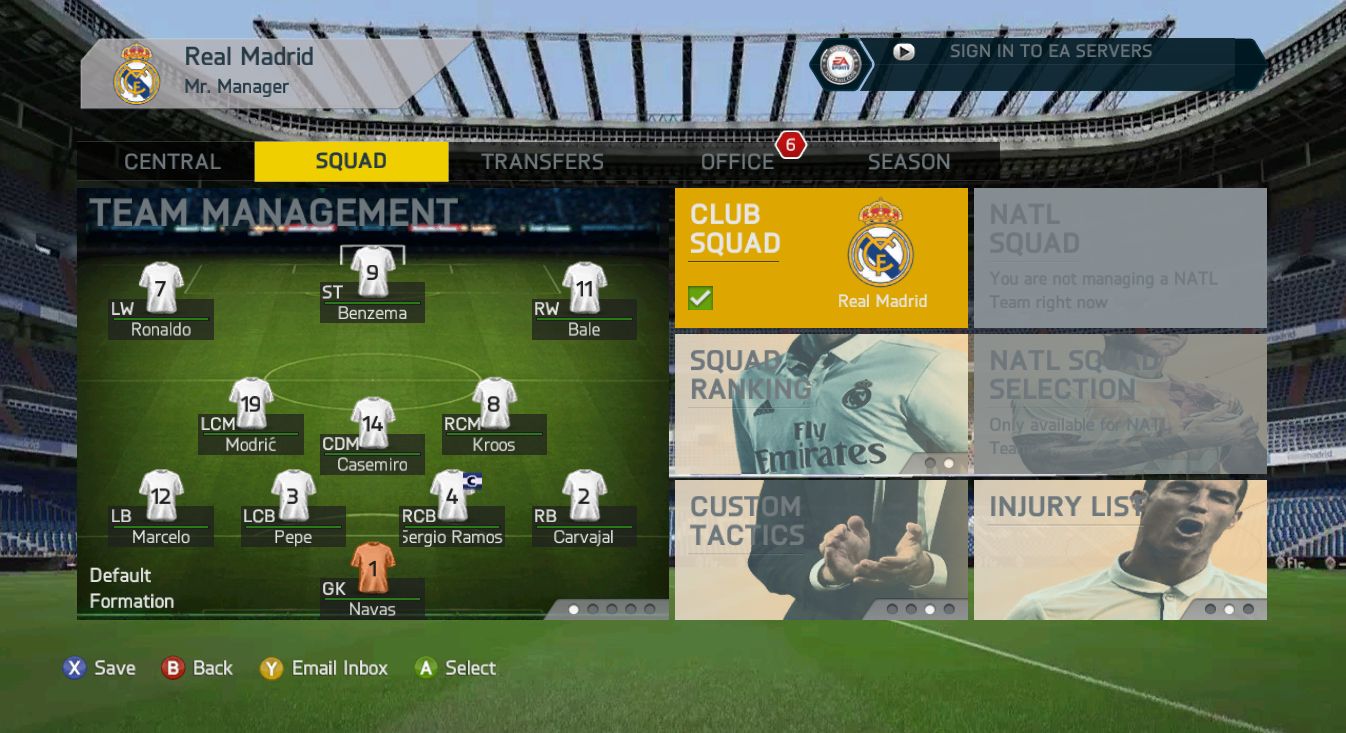Viewport: 1346px width, 733px height.
Task: Select goalkeeper Navas's orange shirt
Action: 372,568
